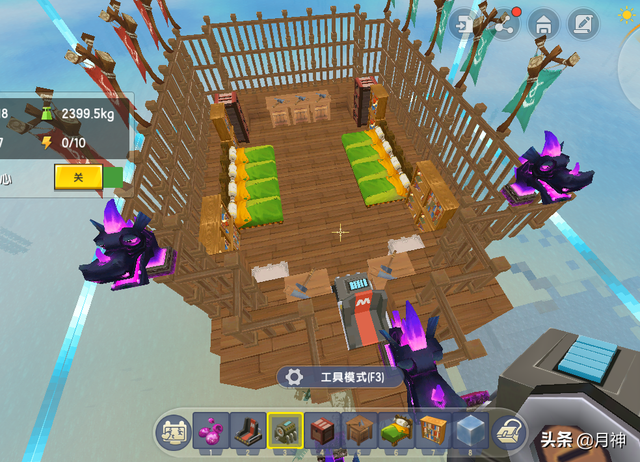Image resolution: width=640 pixels, height=462 pixels.
Task: Open the round button left of hotbar
Action: pos(174,430)
